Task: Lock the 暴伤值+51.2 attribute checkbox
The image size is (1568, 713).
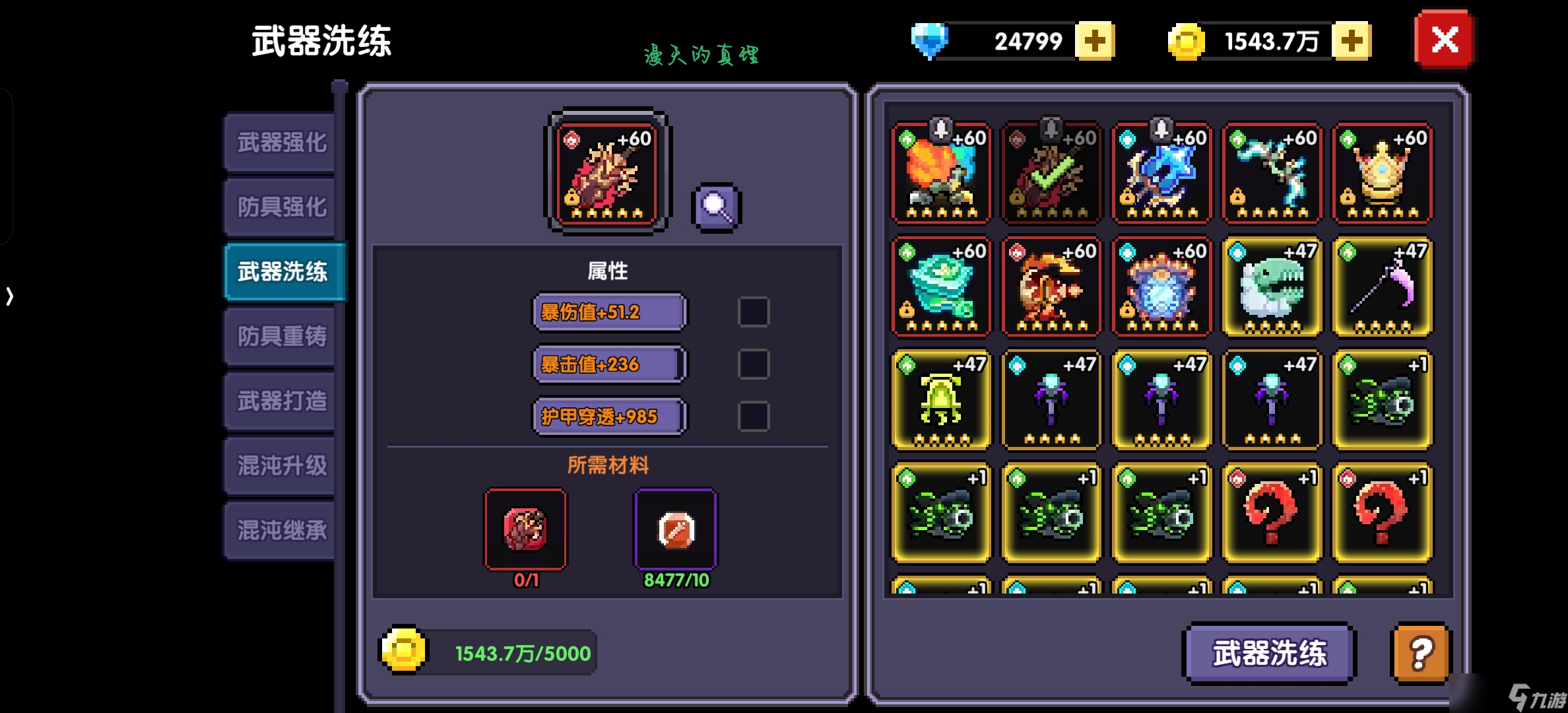Action: click(x=753, y=312)
